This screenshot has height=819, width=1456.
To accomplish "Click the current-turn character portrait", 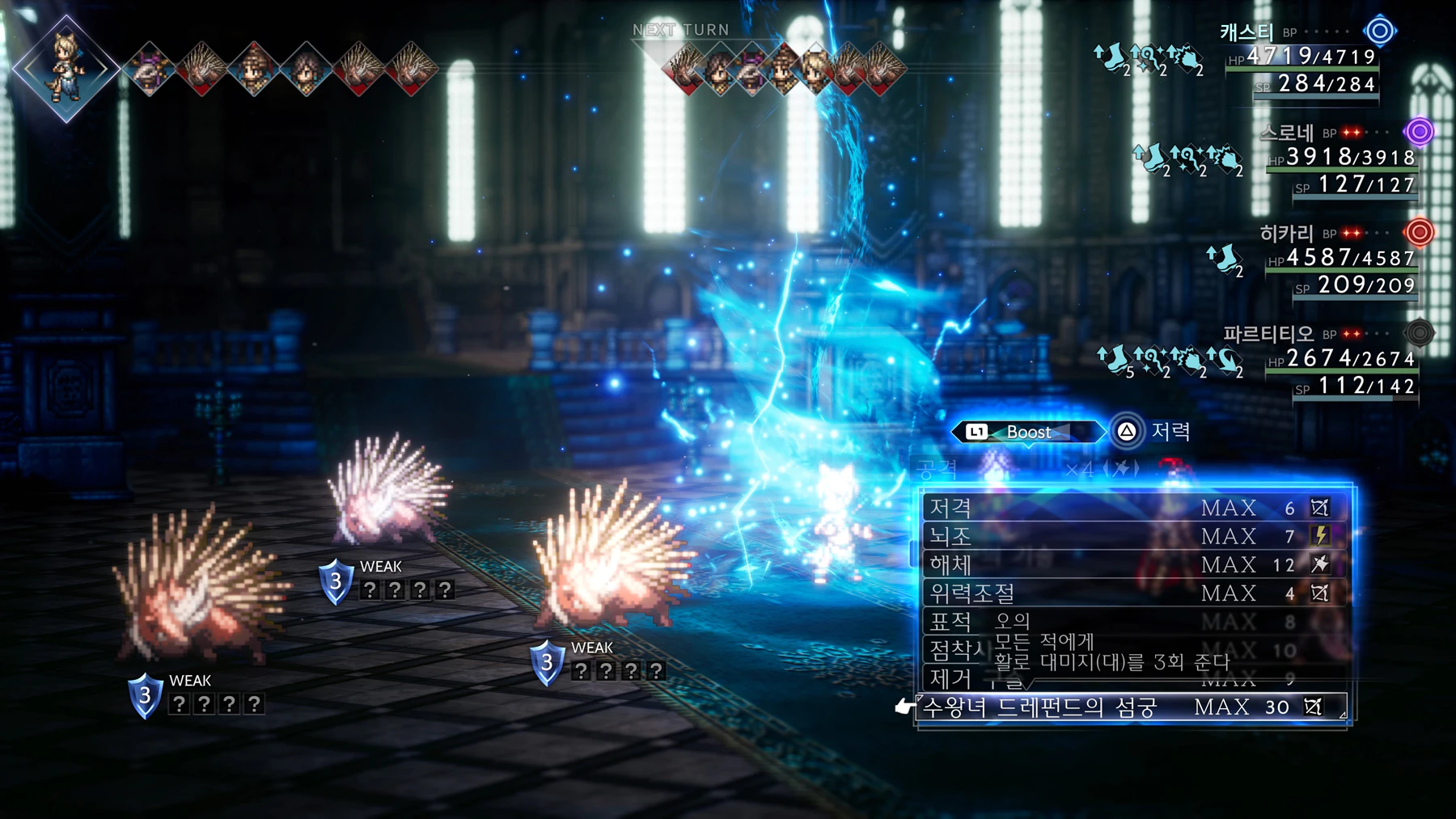I will click(66, 68).
